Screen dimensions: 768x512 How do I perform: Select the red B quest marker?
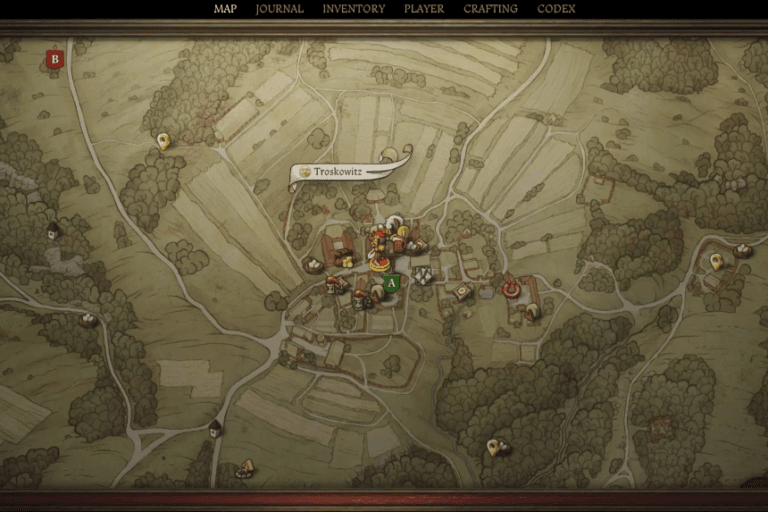[x=55, y=59]
